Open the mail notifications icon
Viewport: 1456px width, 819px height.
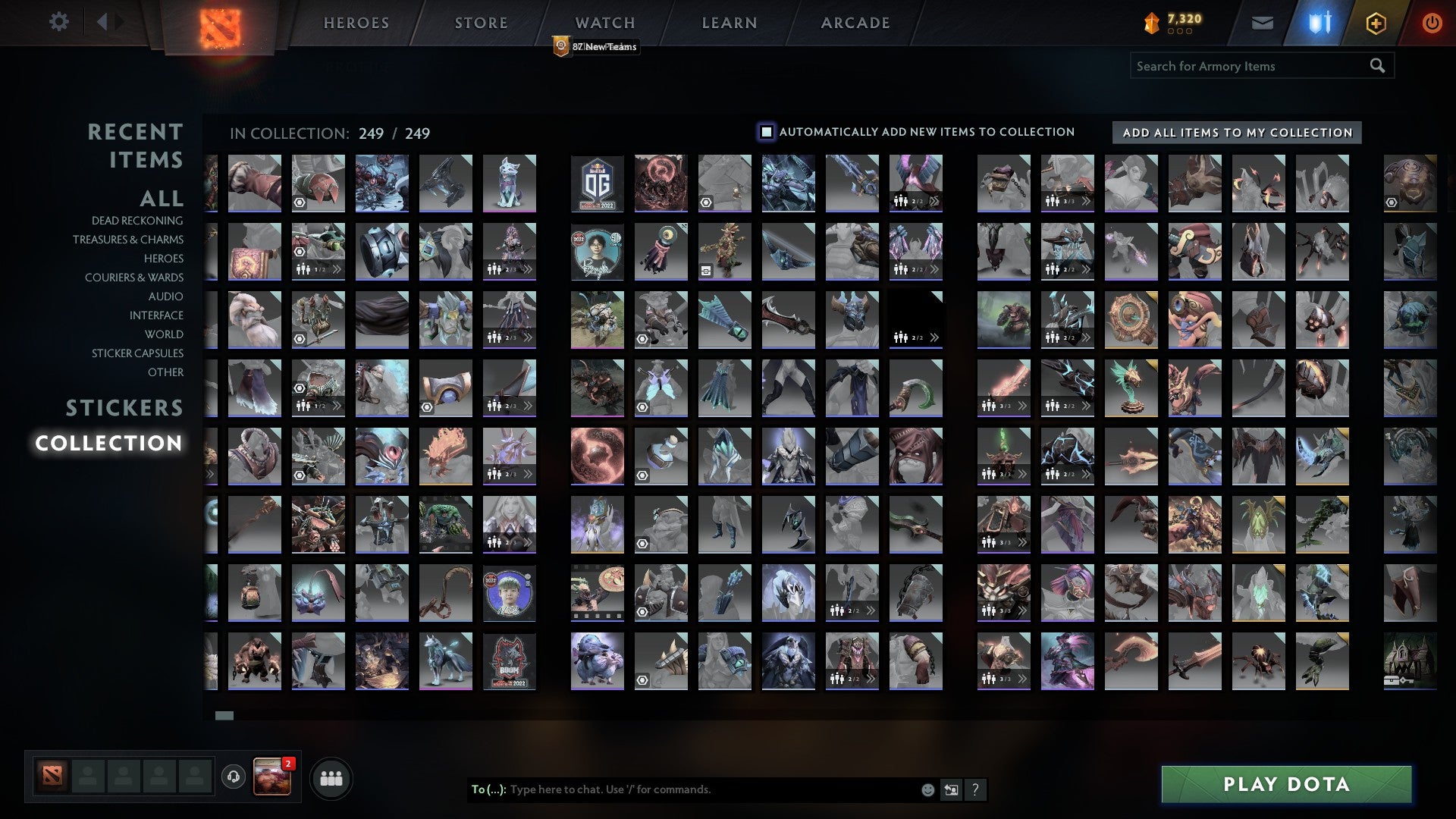click(x=1262, y=22)
